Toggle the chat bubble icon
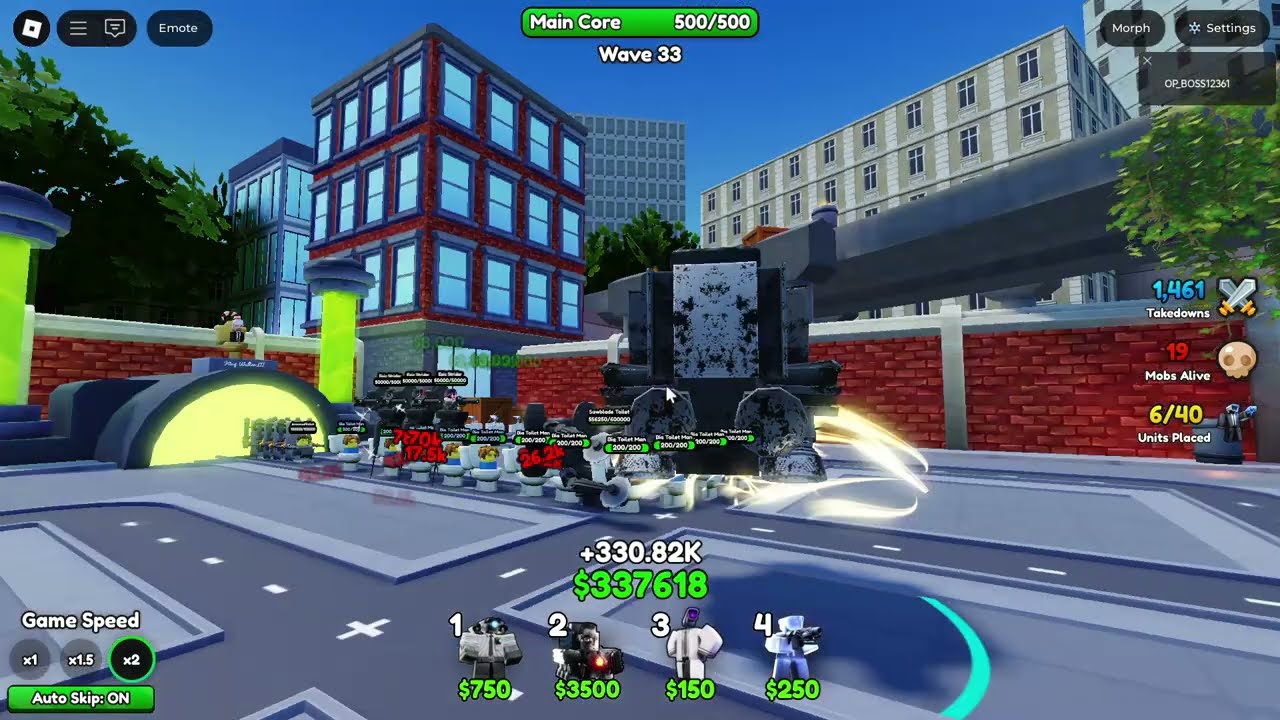 click(x=115, y=28)
